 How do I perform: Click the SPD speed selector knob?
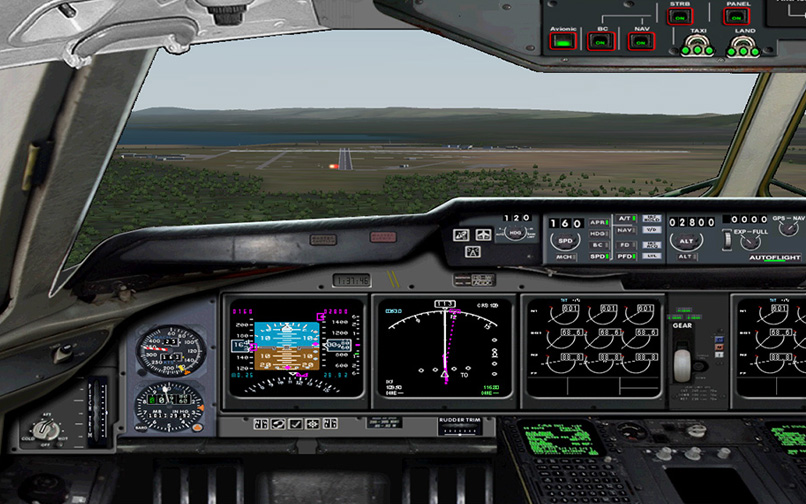(565, 241)
